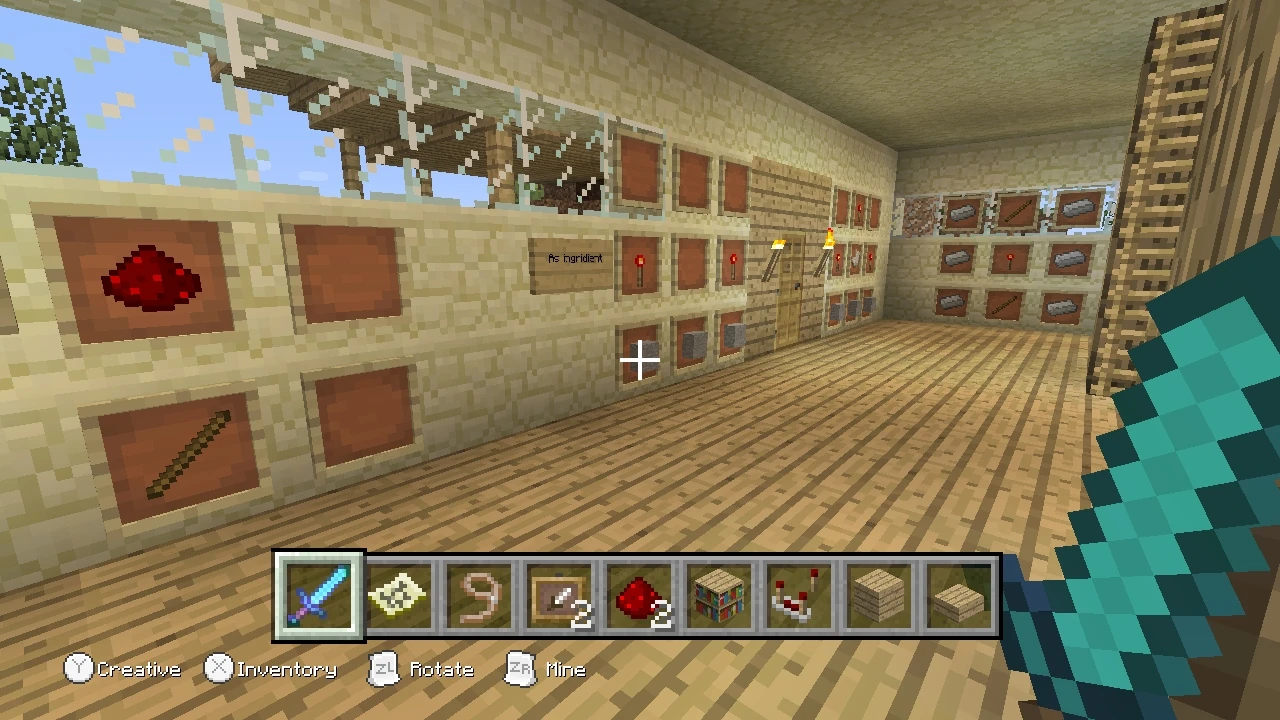Click the 'As Ingredient' sign on the wall
Viewport: 1280px width, 720px height.
pyautogui.click(x=574, y=258)
